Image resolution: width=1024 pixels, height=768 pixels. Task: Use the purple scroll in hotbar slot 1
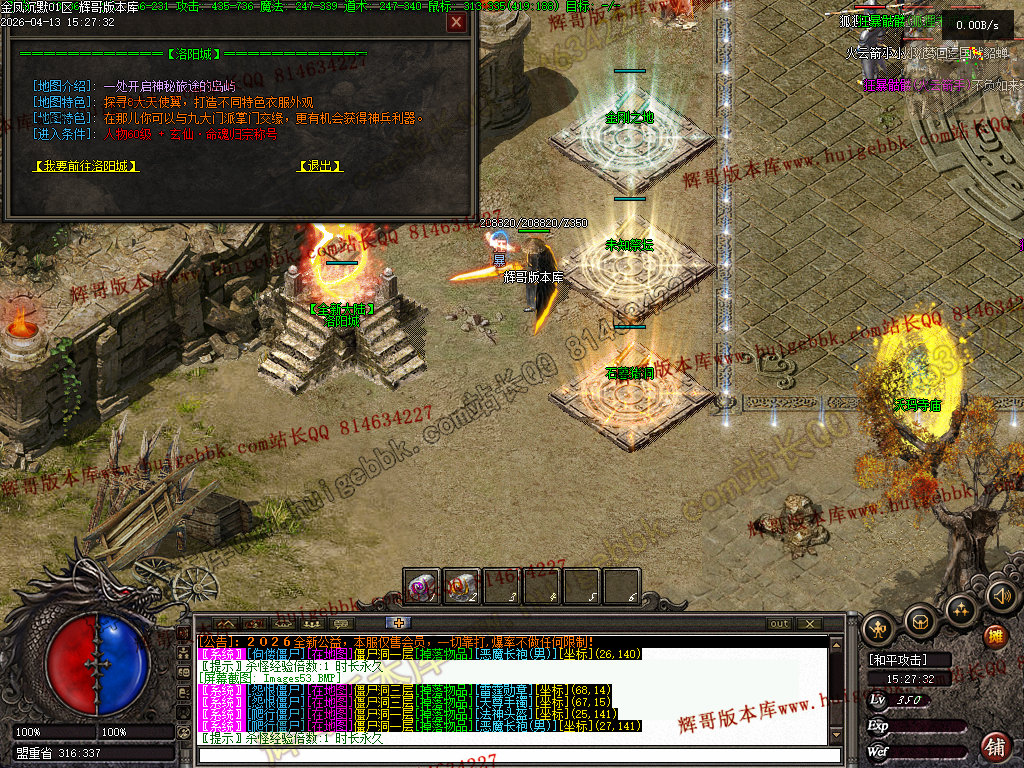coord(421,587)
